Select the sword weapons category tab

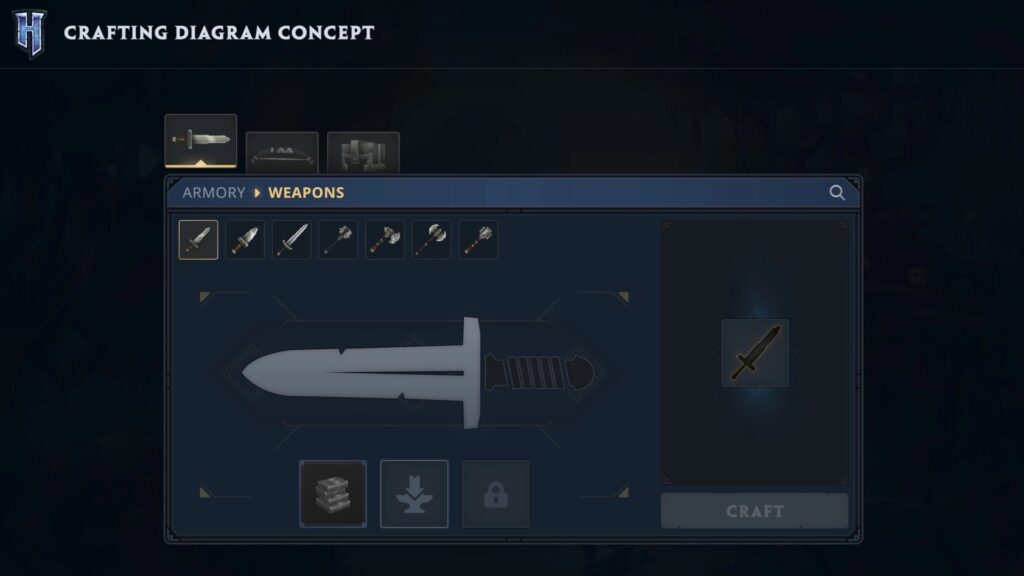point(201,140)
